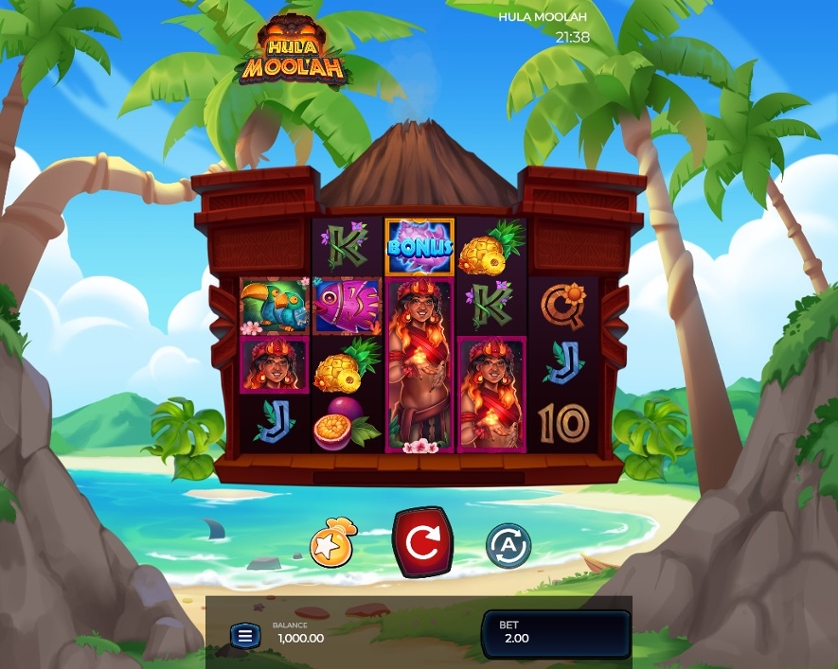
Task: Open the autoplay settings
Action: (x=508, y=546)
